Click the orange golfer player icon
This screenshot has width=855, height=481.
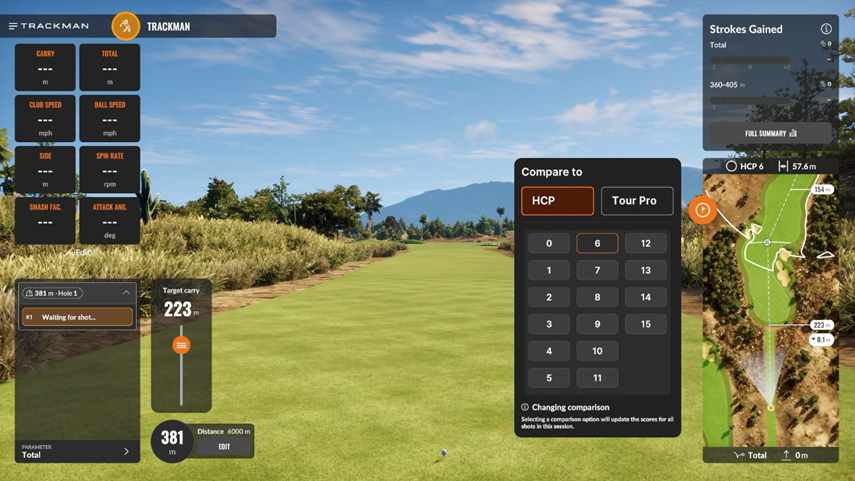click(x=126, y=26)
